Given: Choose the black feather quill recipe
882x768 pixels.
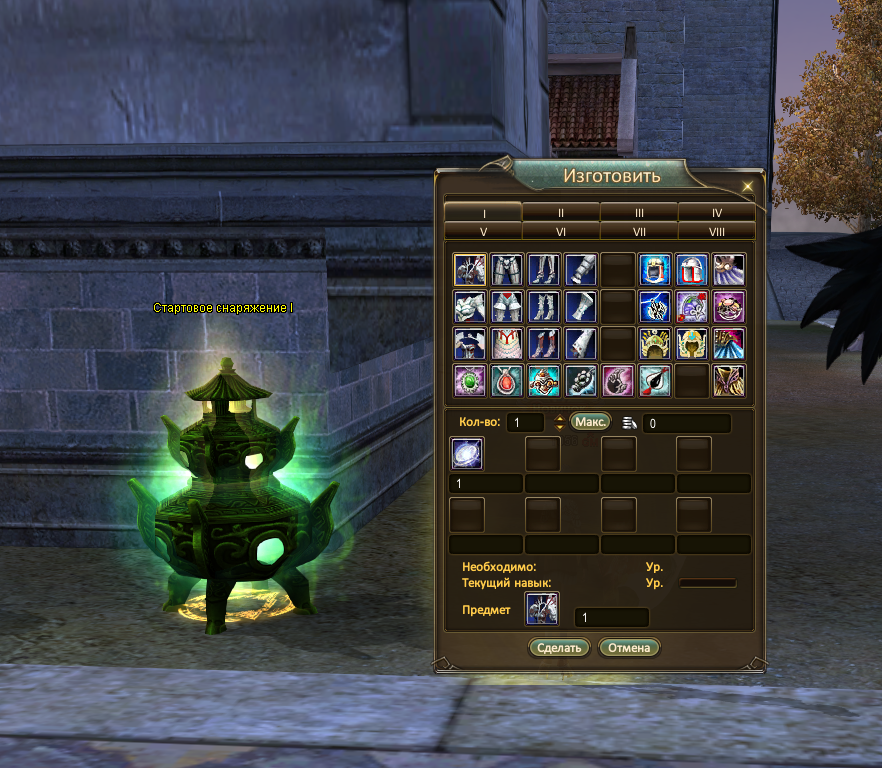Looking at the screenshot, I should [x=655, y=381].
